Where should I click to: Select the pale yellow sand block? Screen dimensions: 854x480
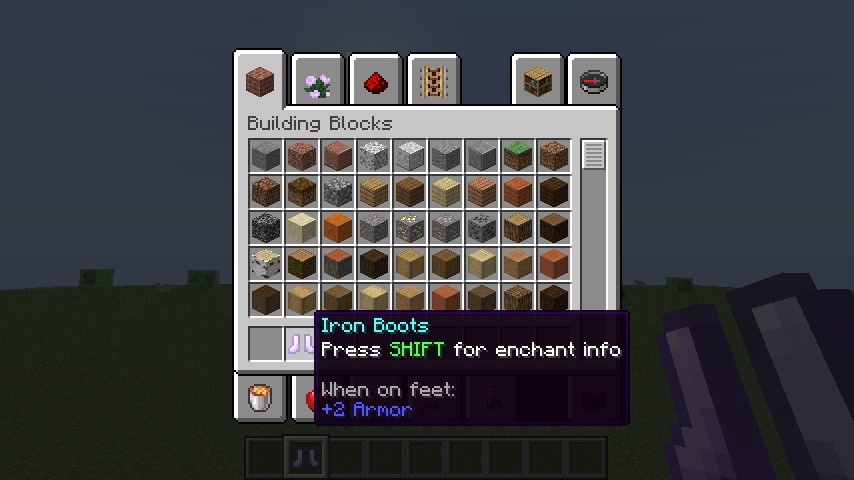coord(301,228)
